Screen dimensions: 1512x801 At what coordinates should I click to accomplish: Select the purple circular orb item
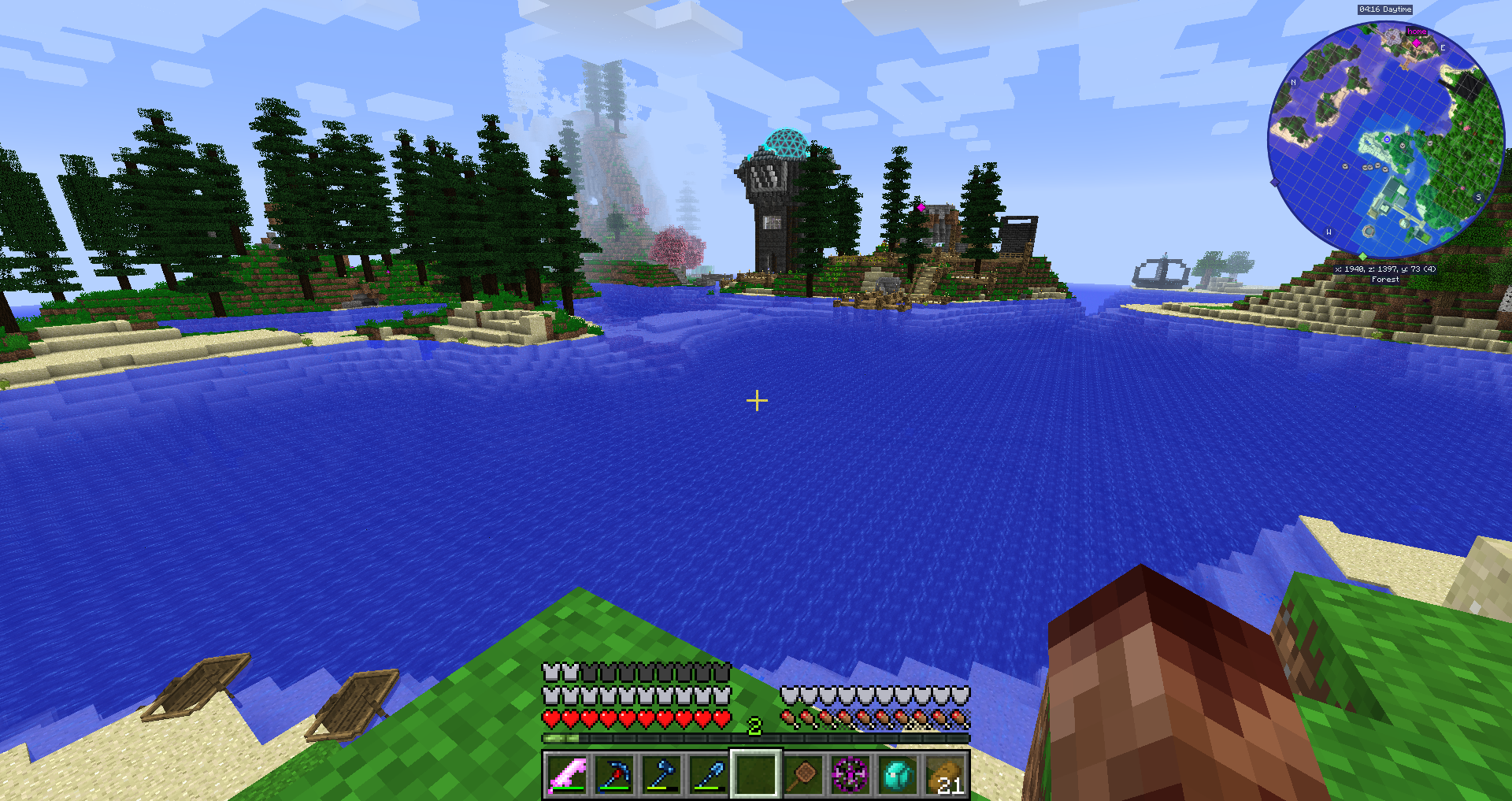pyautogui.click(x=850, y=775)
